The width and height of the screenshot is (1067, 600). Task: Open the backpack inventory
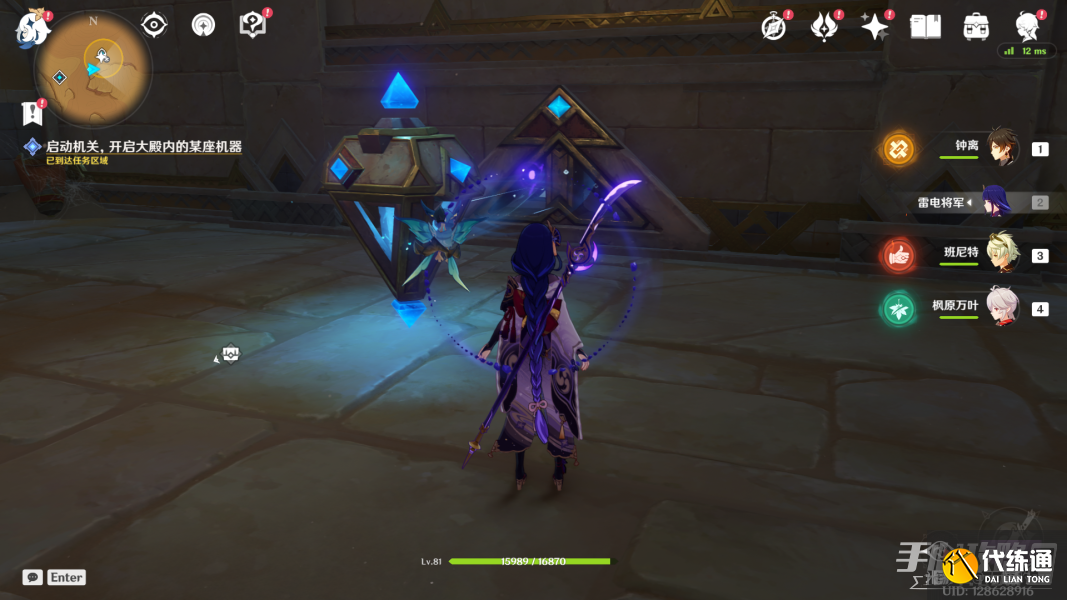tap(976, 27)
